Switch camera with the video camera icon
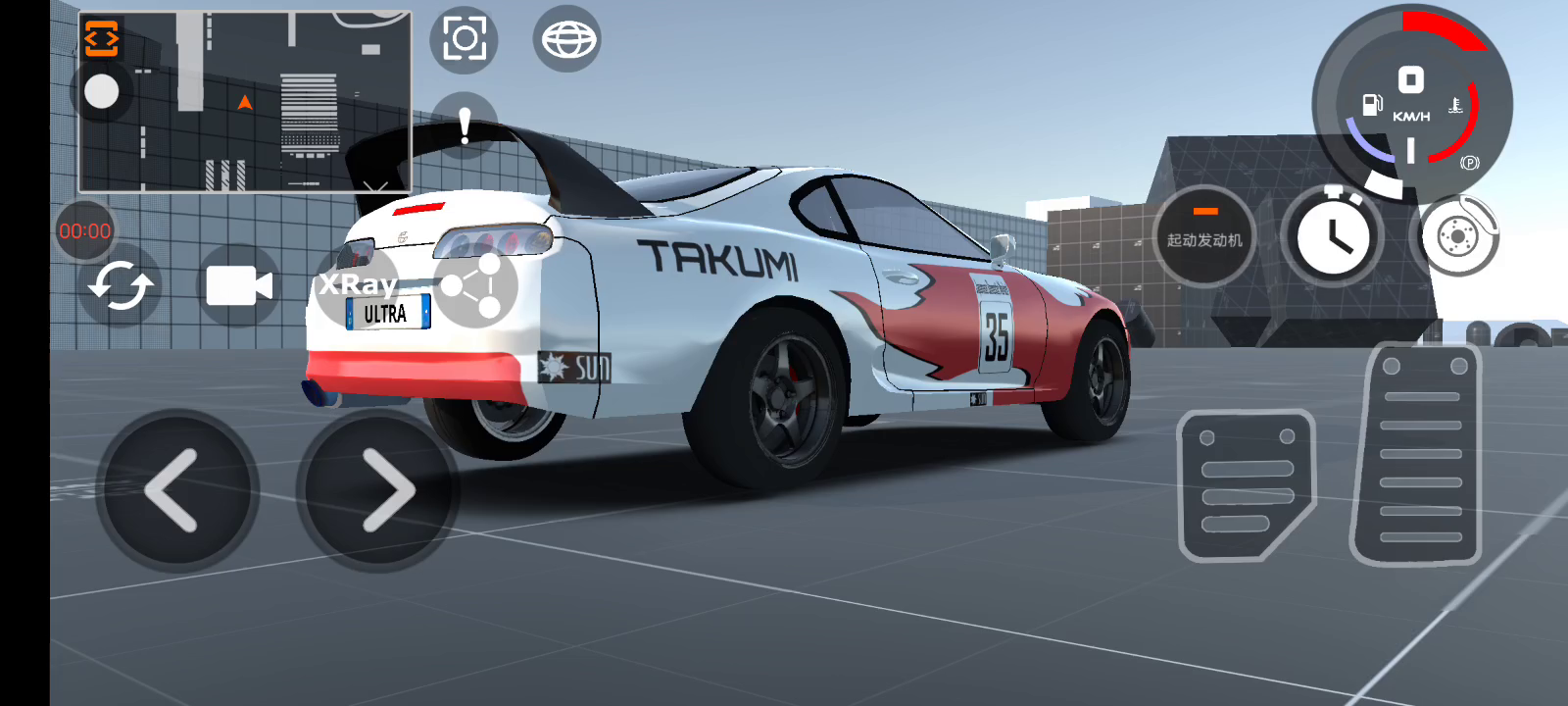The height and width of the screenshot is (706, 1568). pos(238,286)
